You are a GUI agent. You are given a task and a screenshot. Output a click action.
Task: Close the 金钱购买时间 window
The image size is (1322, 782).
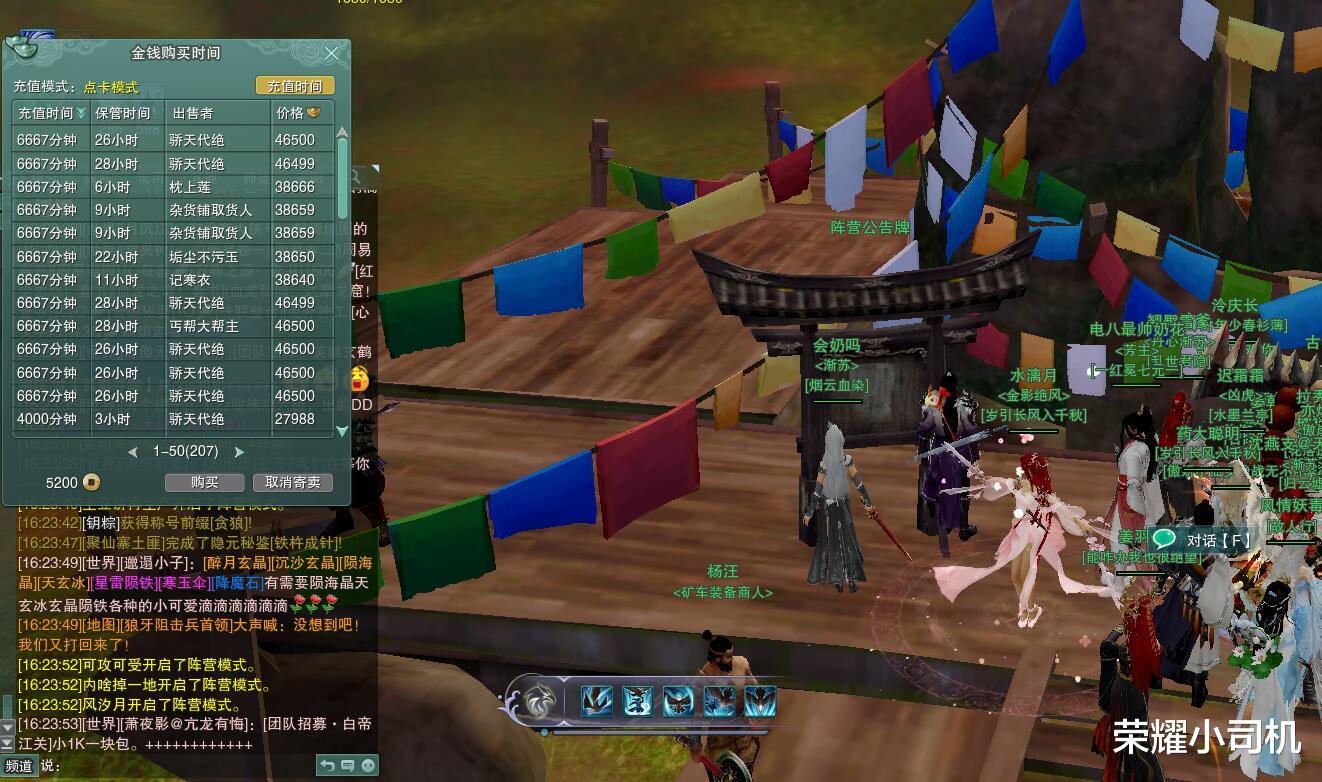click(x=332, y=54)
